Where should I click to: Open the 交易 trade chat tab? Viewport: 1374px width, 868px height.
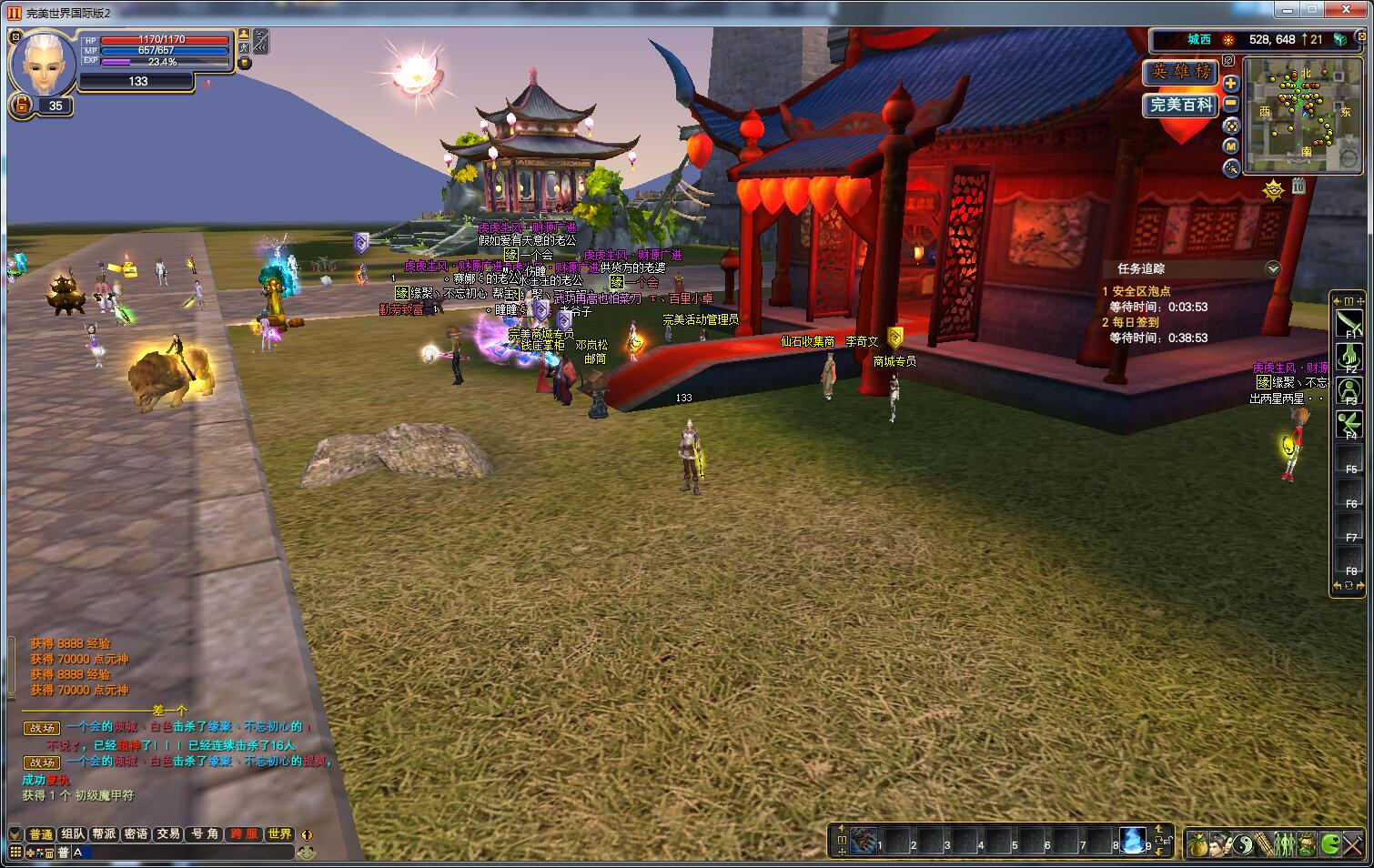168,834
